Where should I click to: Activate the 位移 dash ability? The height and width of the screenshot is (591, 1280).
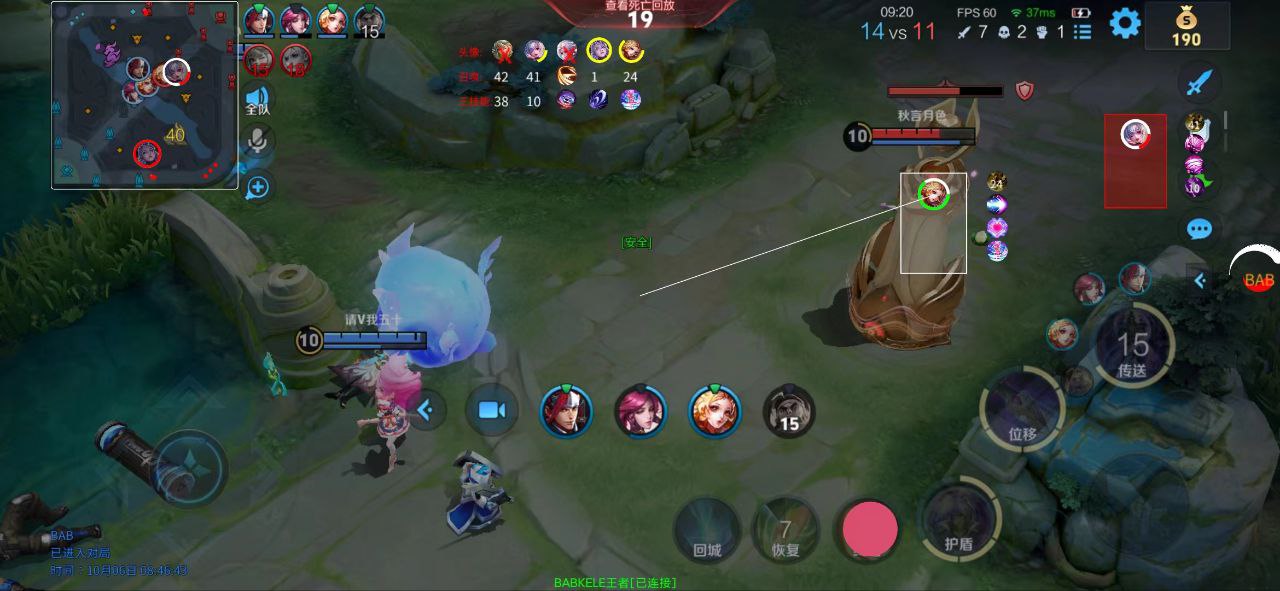(x=1022, y=408)
